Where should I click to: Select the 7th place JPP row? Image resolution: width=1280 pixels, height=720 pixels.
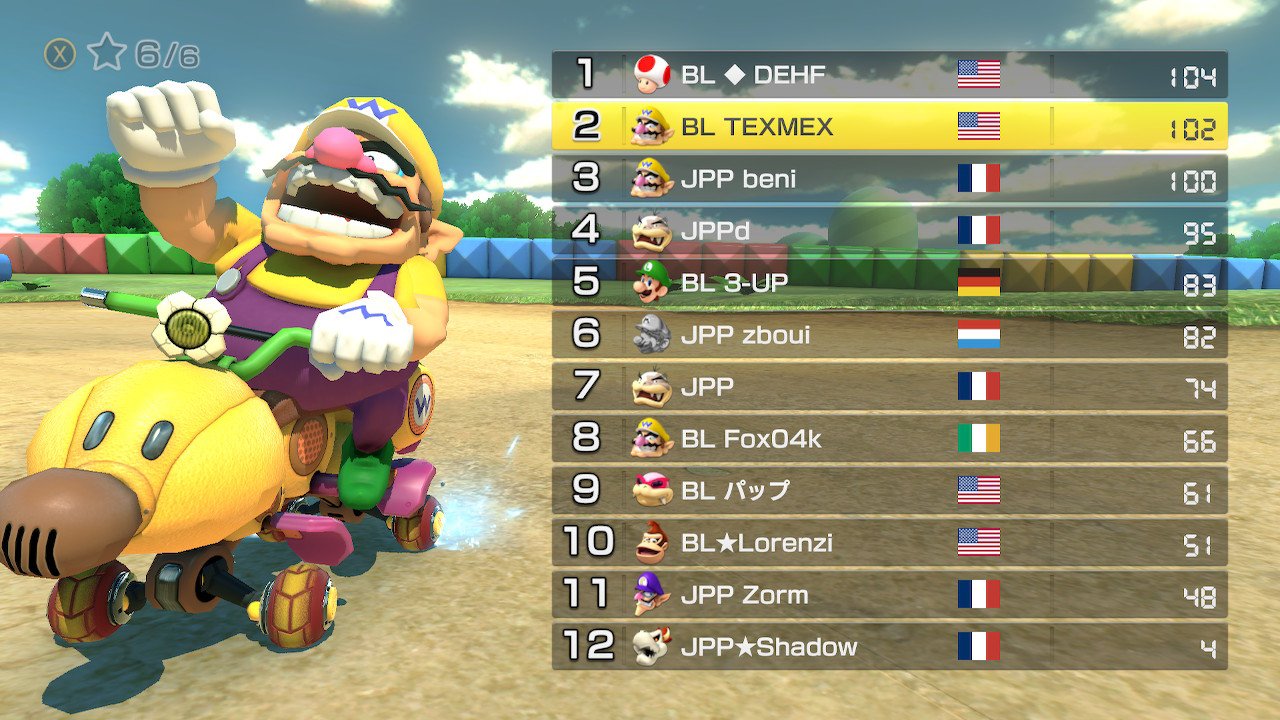tap(889, 387)
